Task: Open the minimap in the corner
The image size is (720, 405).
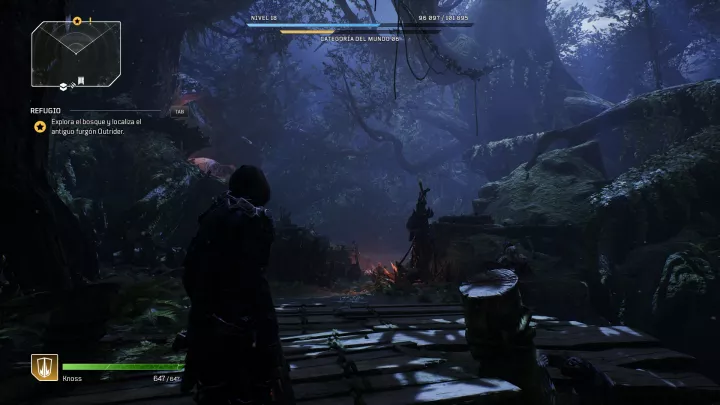Action: [76, 54]
